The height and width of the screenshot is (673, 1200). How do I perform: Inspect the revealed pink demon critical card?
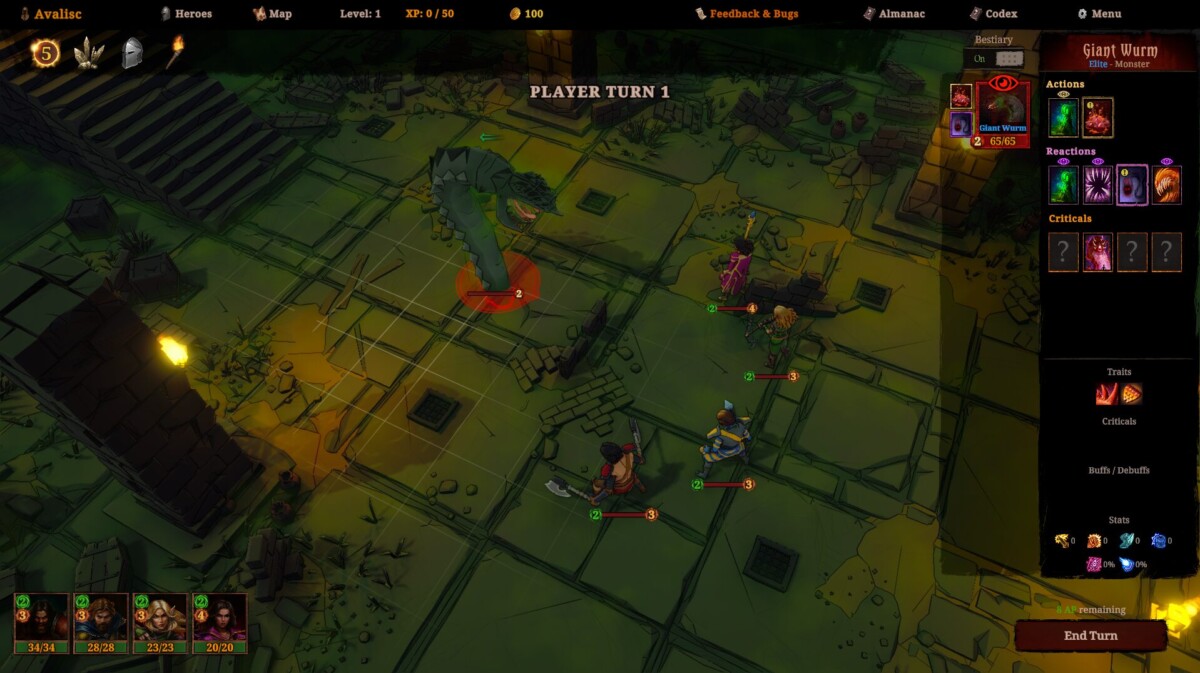pos(1097,252)
